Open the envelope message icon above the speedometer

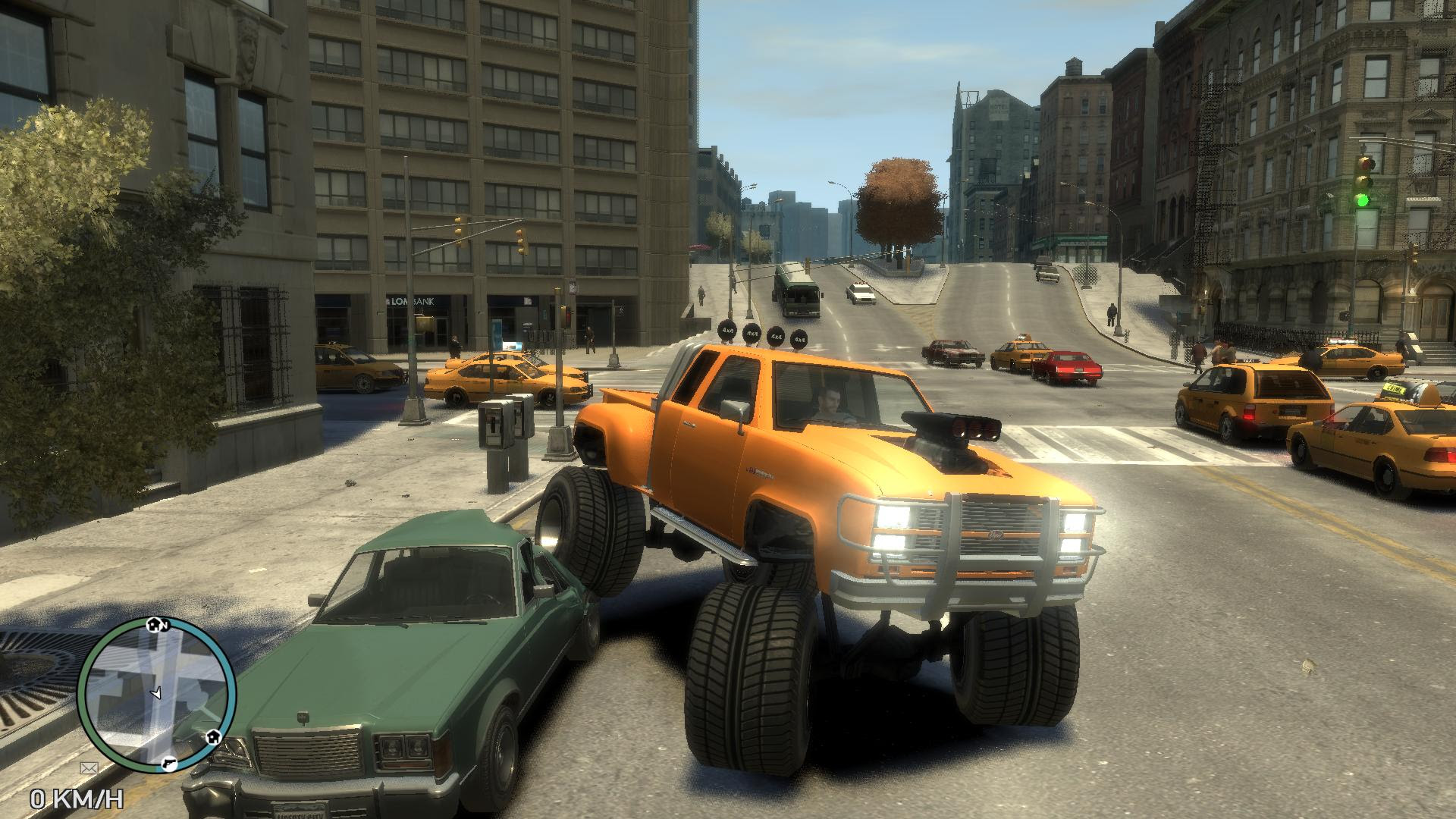coord(89,767)
